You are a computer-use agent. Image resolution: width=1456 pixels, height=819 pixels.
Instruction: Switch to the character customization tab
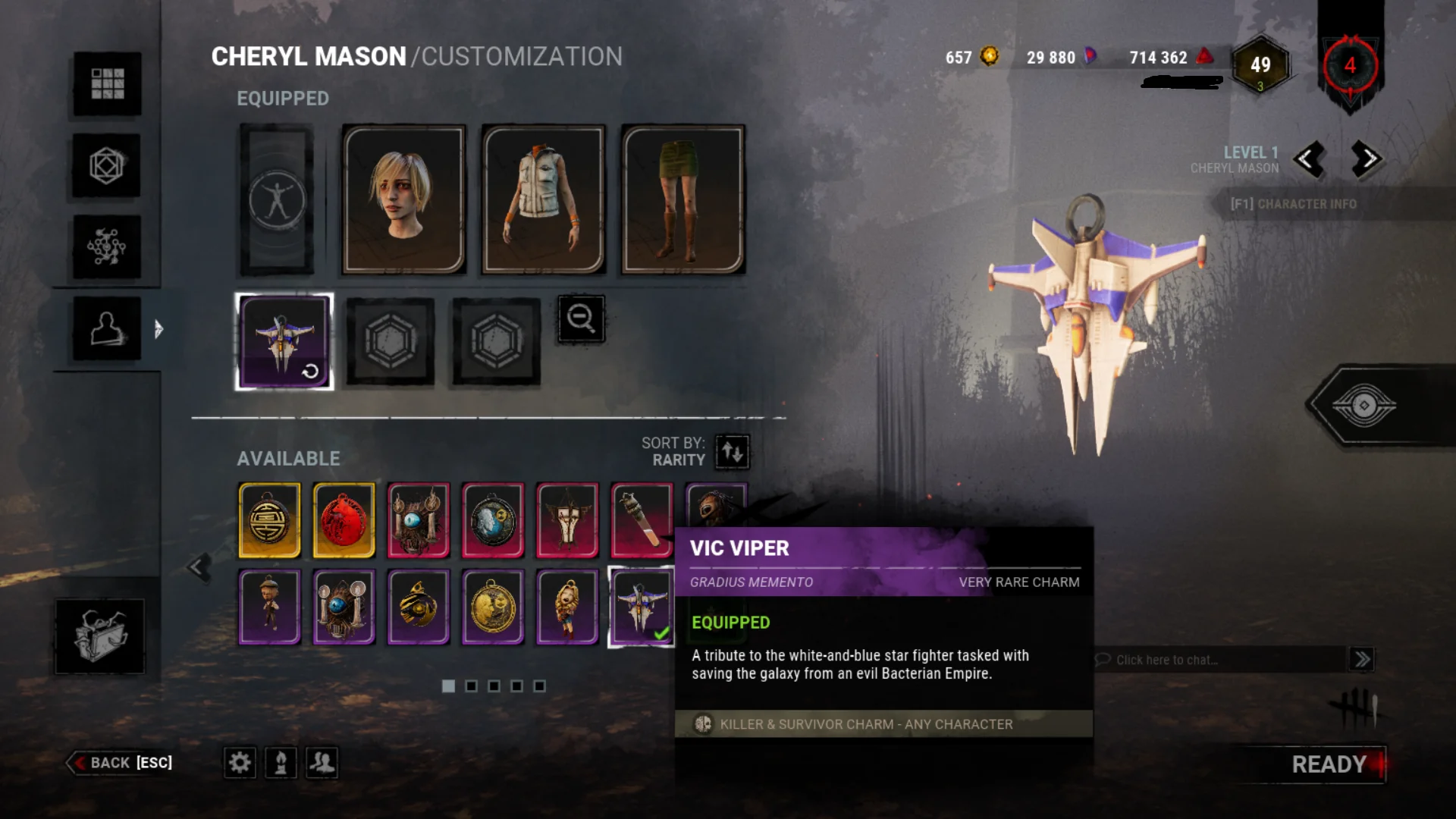[107, 328]
